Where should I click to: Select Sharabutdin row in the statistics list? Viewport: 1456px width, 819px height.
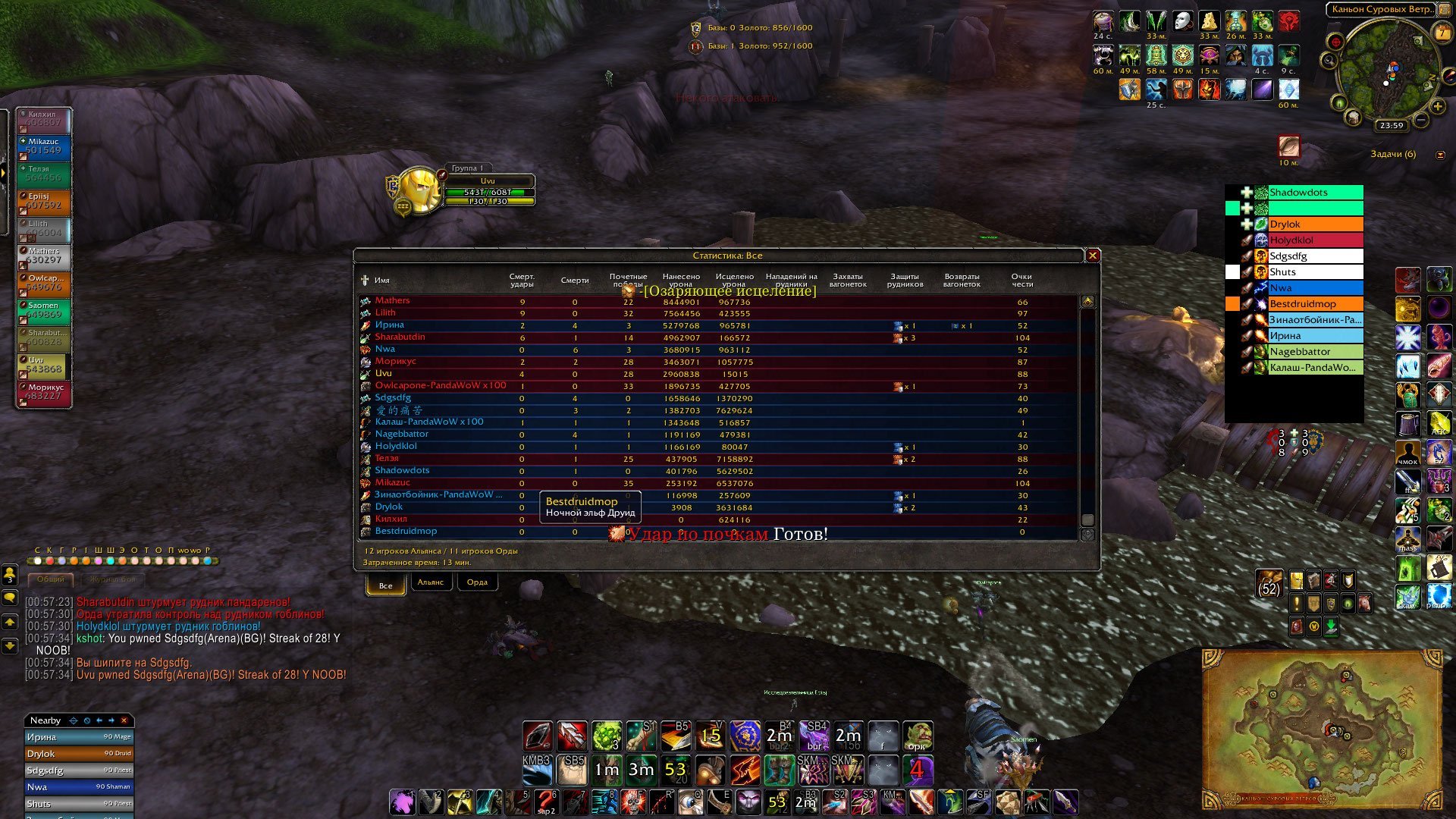point(400,337)
